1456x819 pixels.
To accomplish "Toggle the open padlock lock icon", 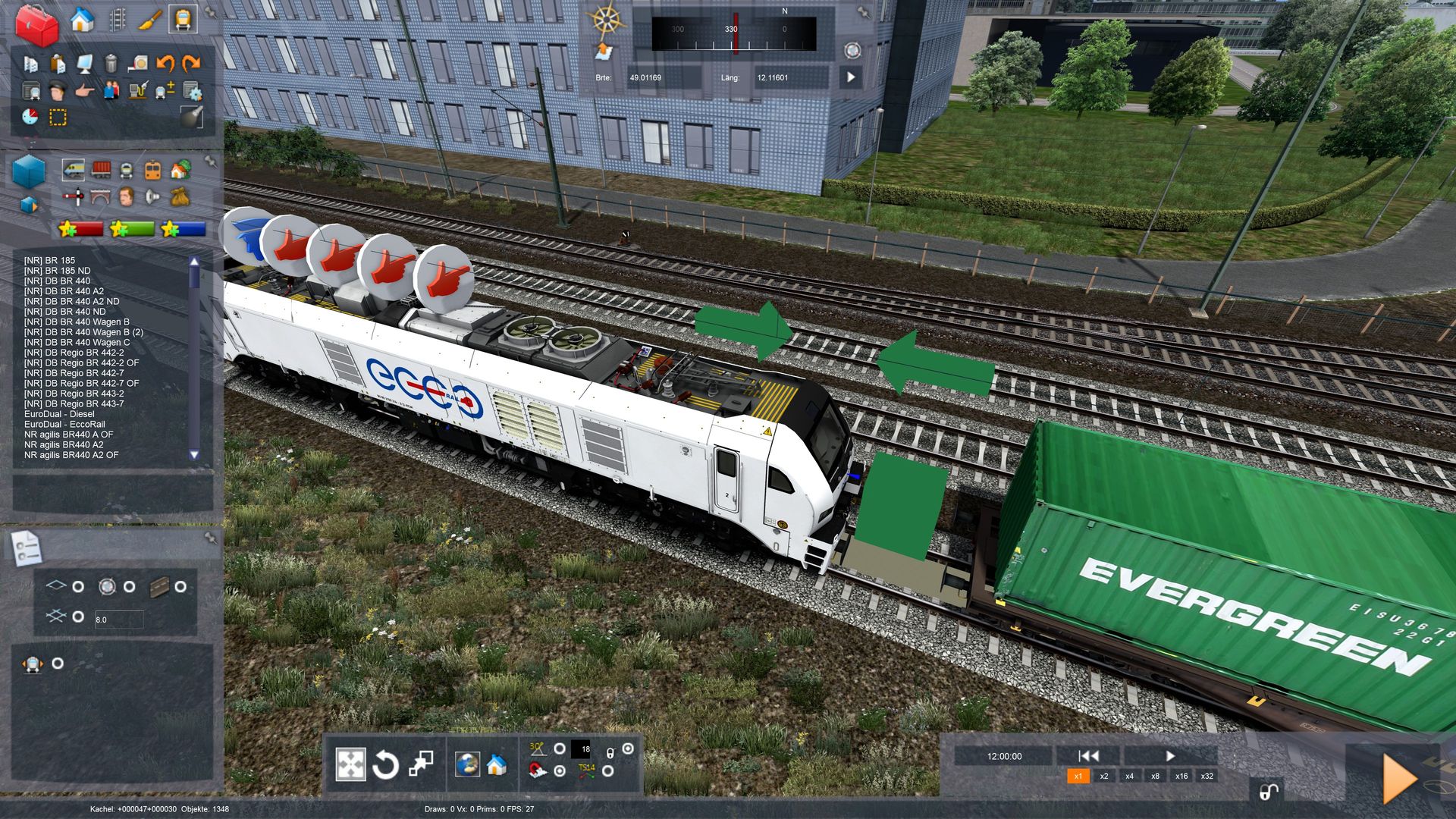I will pos(1268,792).
